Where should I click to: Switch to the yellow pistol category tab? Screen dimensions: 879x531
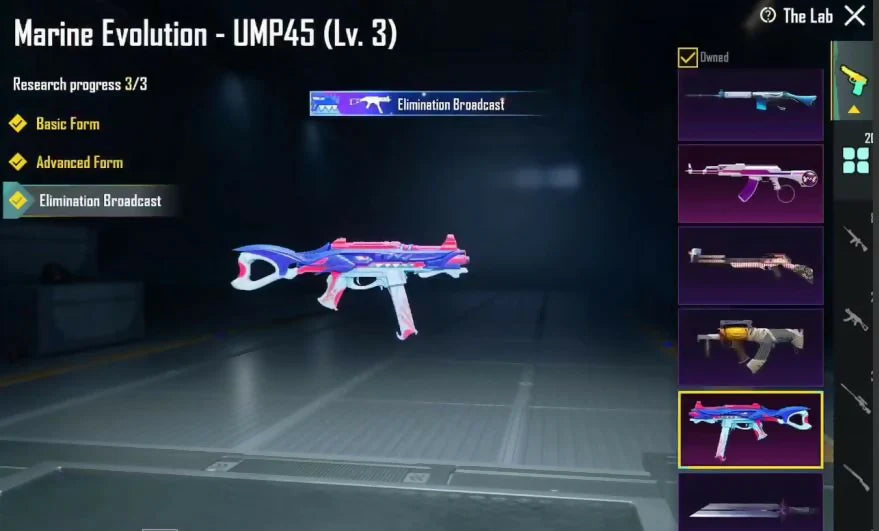pyautogui.click(x=852, y=80)
